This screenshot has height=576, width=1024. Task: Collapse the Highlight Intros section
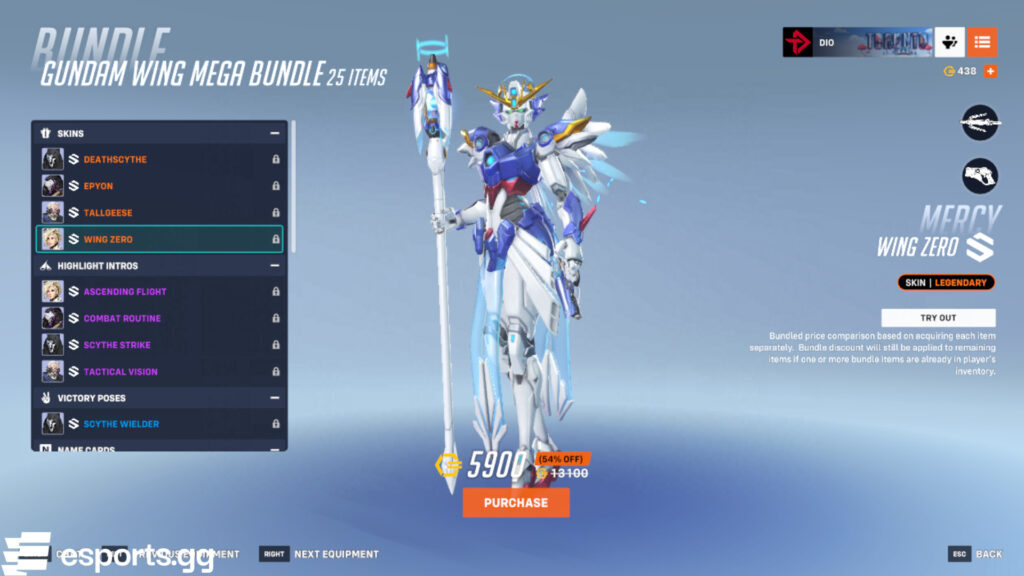(274, 266)
